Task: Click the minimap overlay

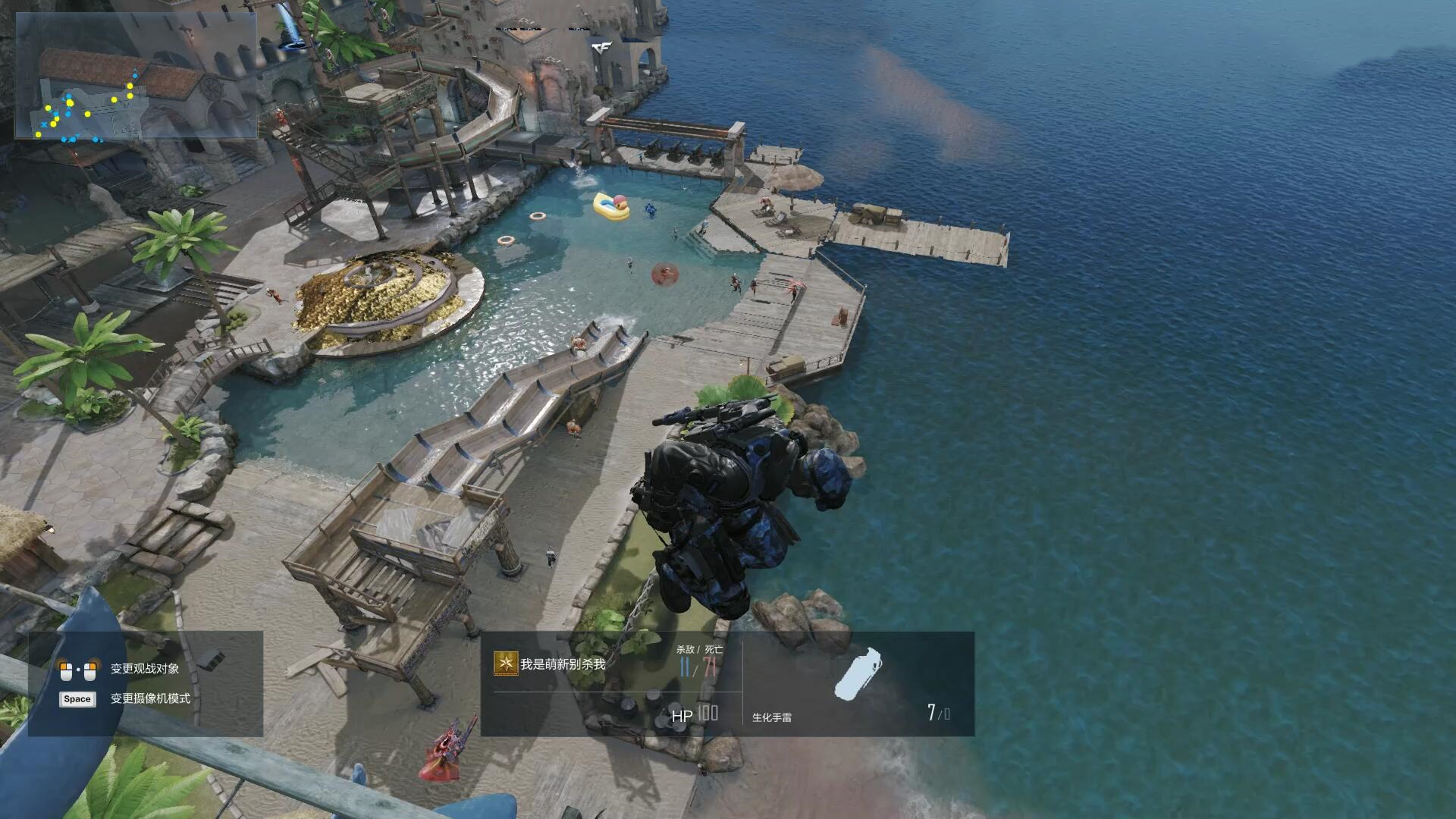Action: 136,76
